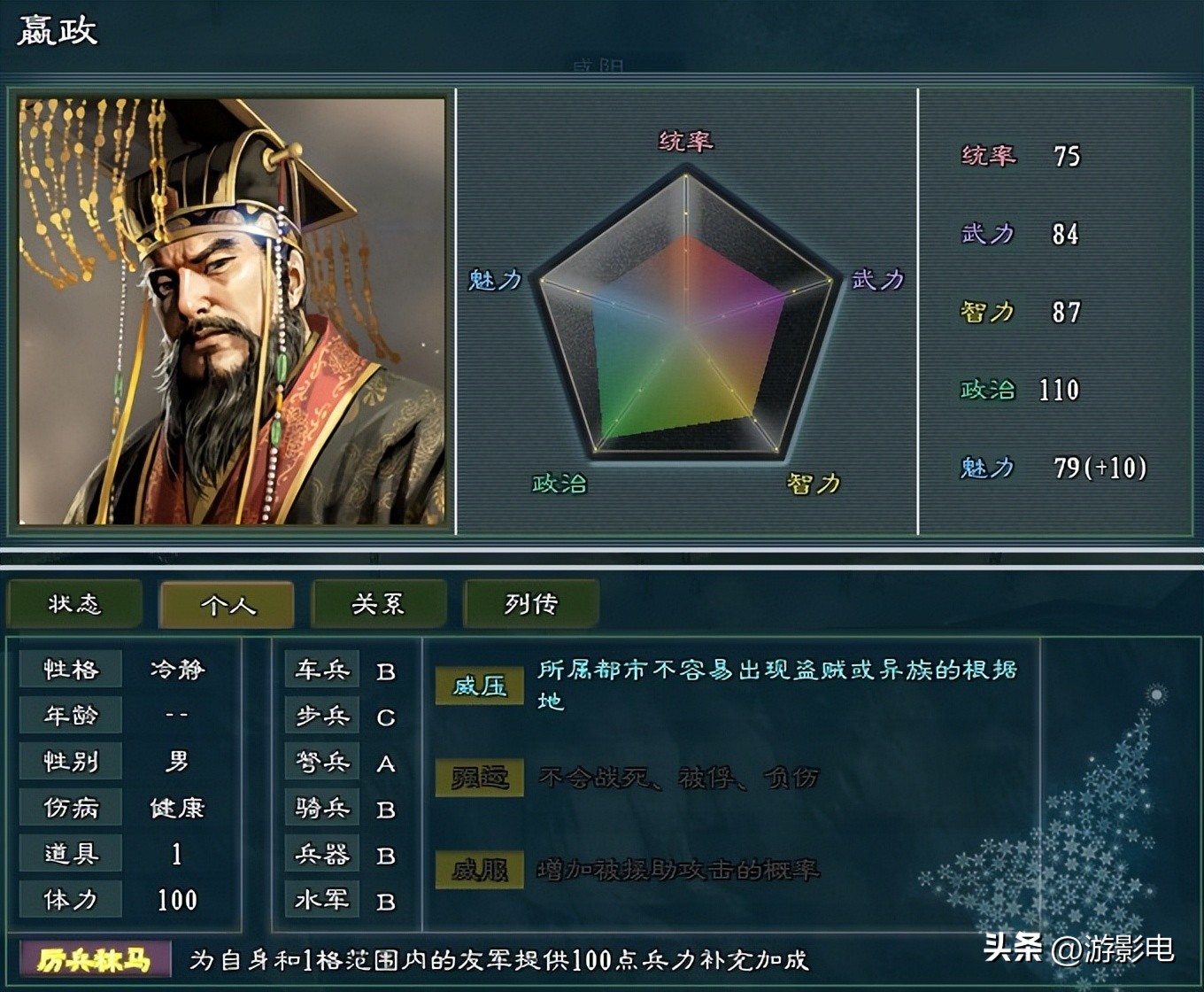
Task: Open the 列传 biography tab
Action: coord(532,603)
